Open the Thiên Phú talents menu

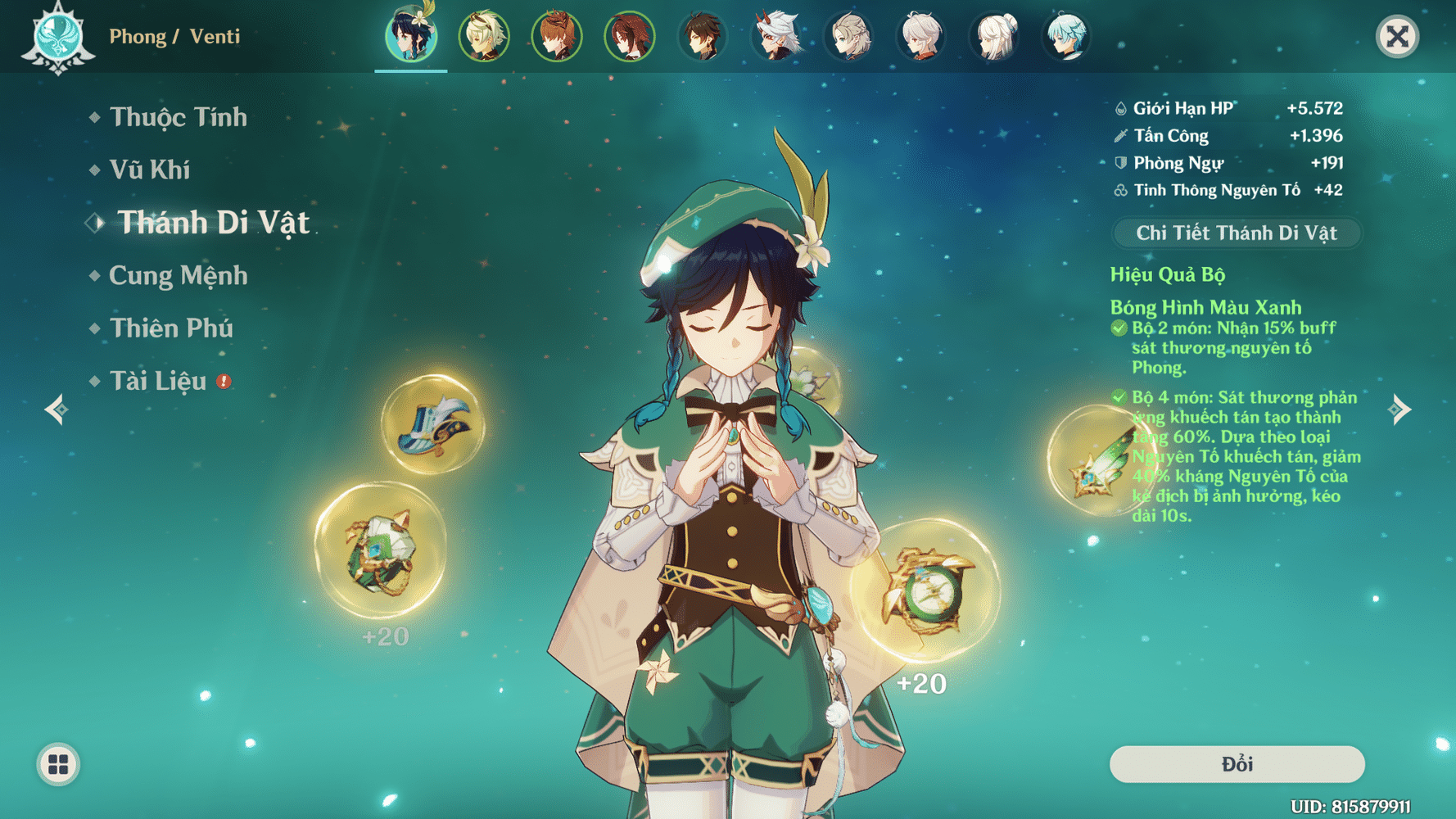pos(171,328)
